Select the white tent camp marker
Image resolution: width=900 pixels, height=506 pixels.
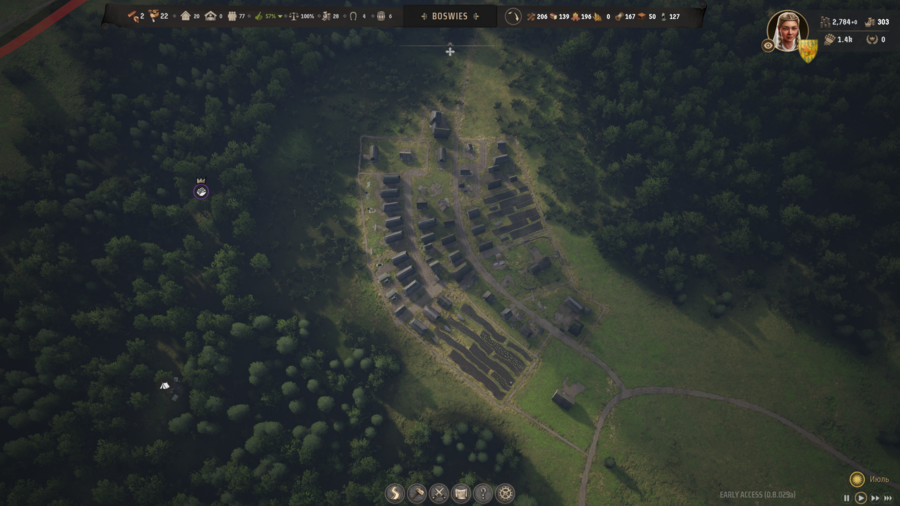click(165, 386)
